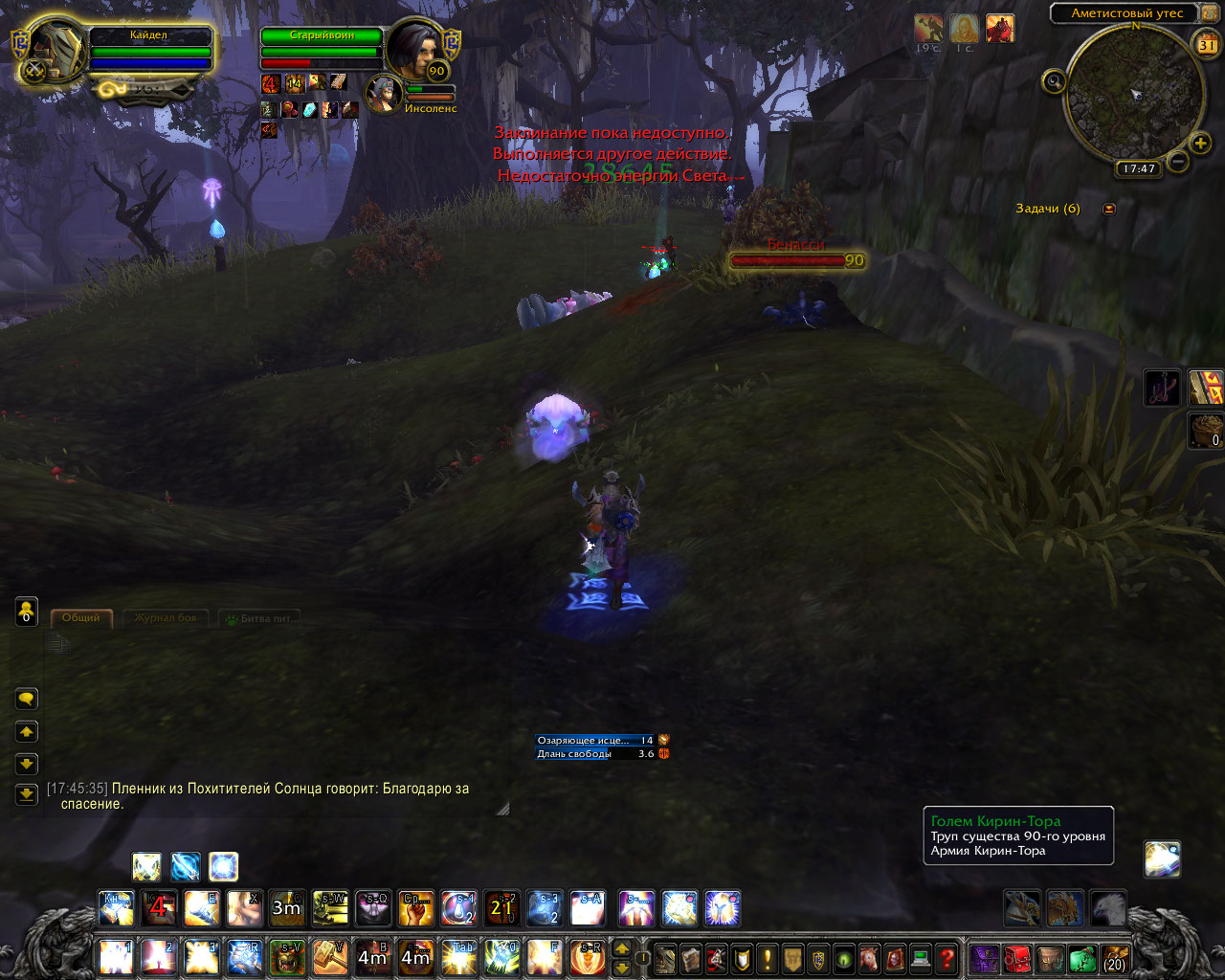Open the quest log exclamation mark button

tap(767, 958)
